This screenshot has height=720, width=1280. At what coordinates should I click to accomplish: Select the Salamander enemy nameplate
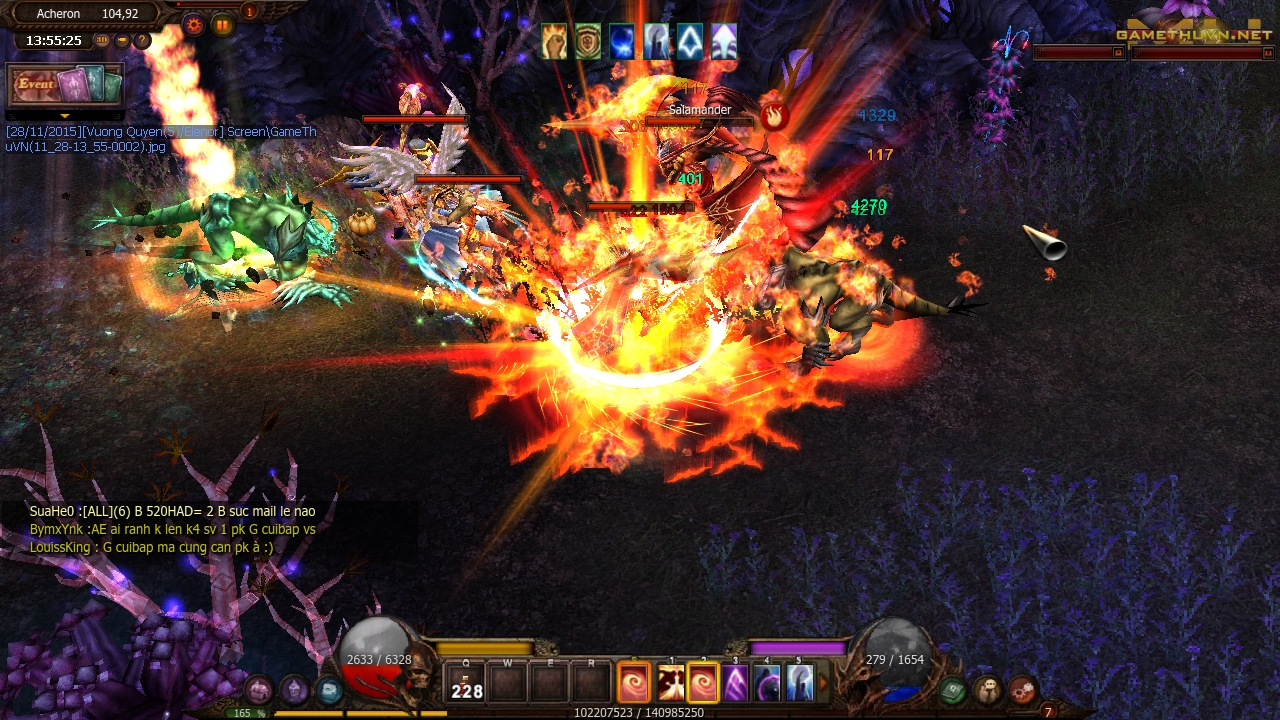coord(698,110)
